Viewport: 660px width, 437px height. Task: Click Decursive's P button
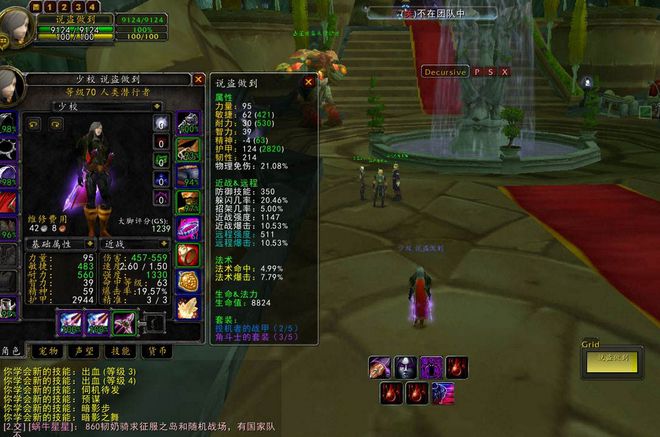(x=478, y=72)
